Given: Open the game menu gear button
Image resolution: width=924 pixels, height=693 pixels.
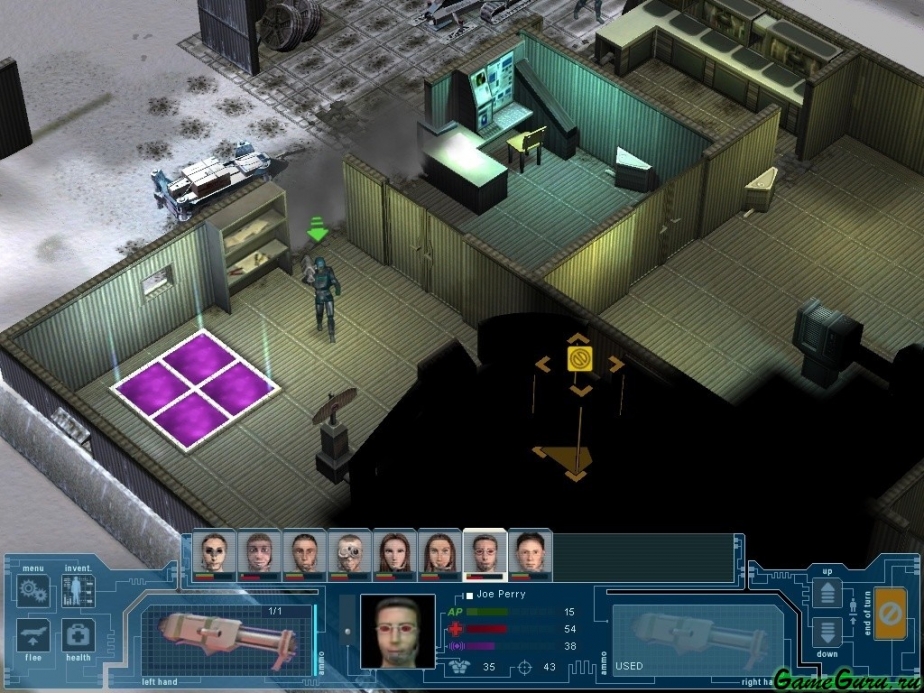Looking at the screenshot, I should (x=32, y=590).
